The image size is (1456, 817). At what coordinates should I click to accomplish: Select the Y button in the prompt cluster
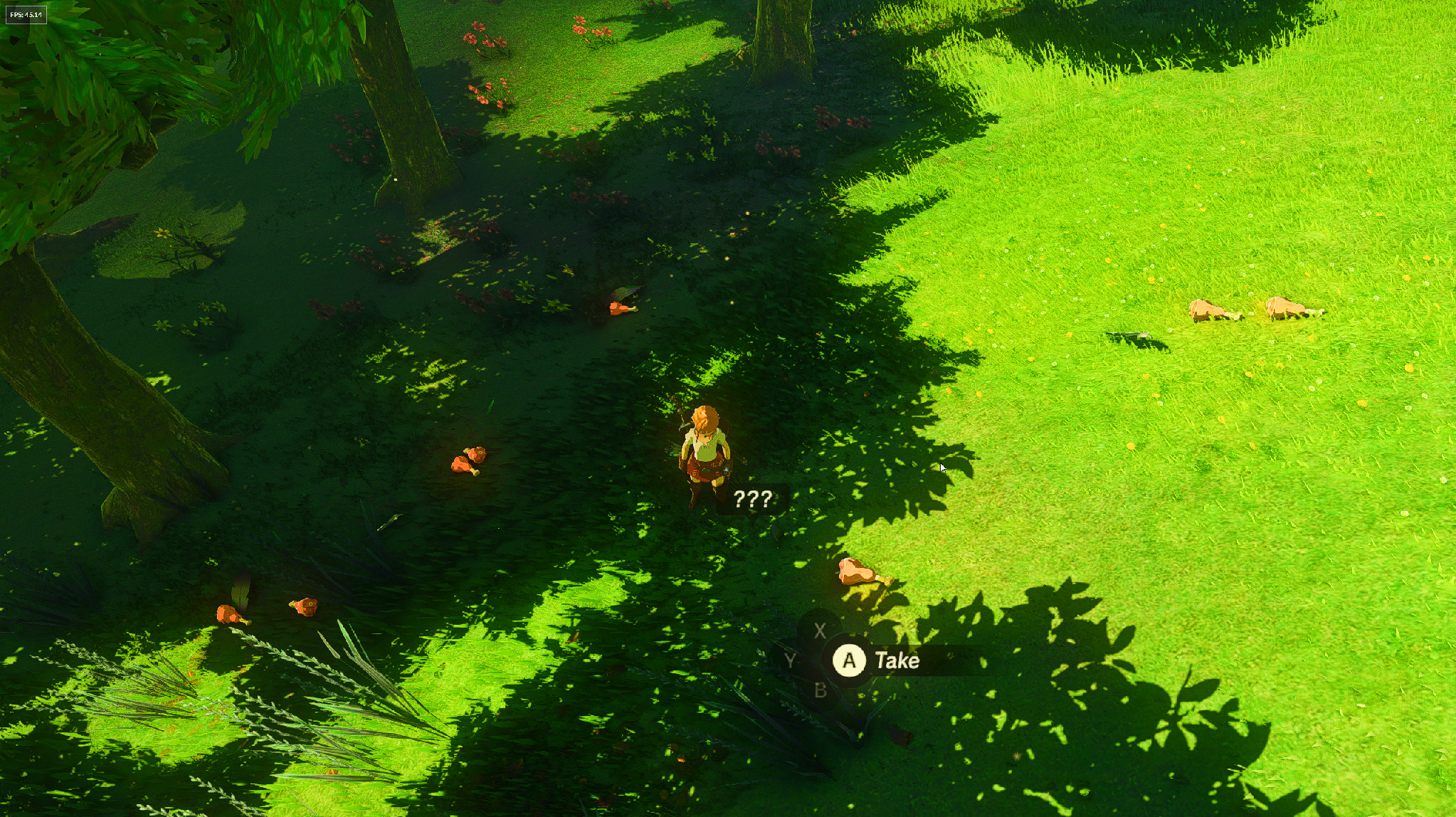(x=790, y=661)
